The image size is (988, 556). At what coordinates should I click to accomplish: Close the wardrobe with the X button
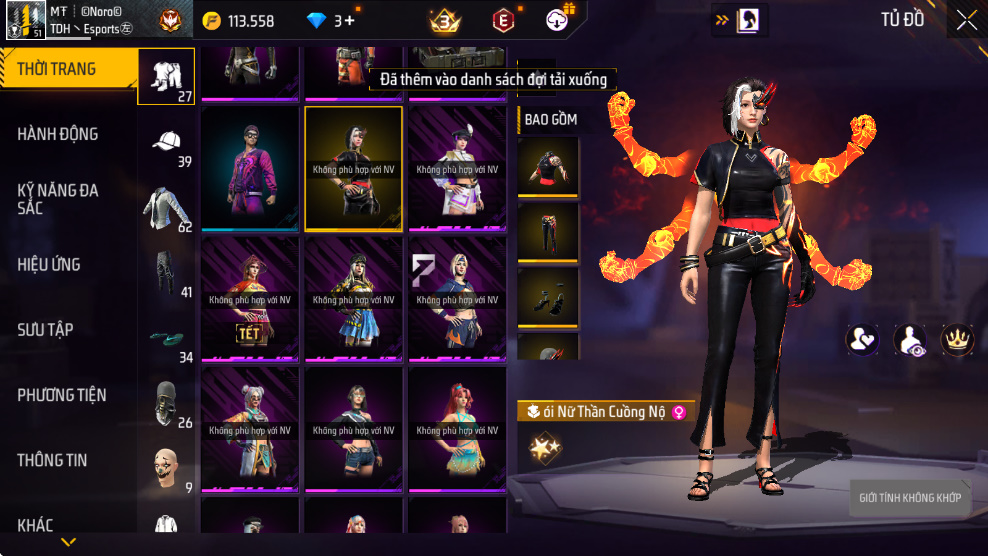tap(966, 20)
